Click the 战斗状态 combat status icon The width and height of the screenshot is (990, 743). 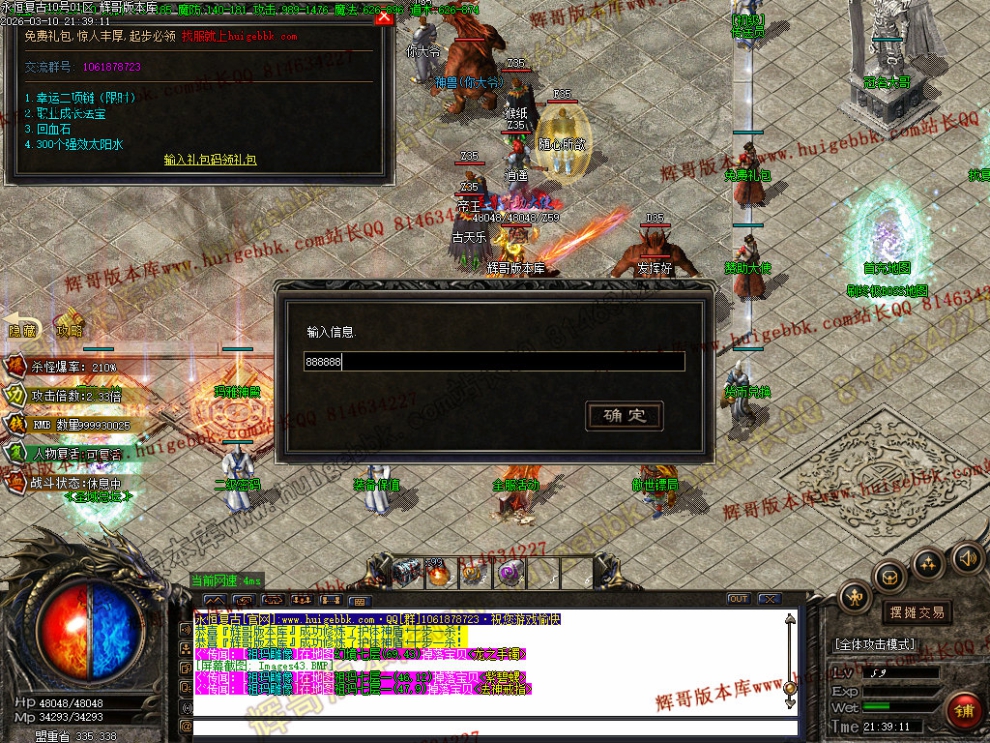click(16, 481)
